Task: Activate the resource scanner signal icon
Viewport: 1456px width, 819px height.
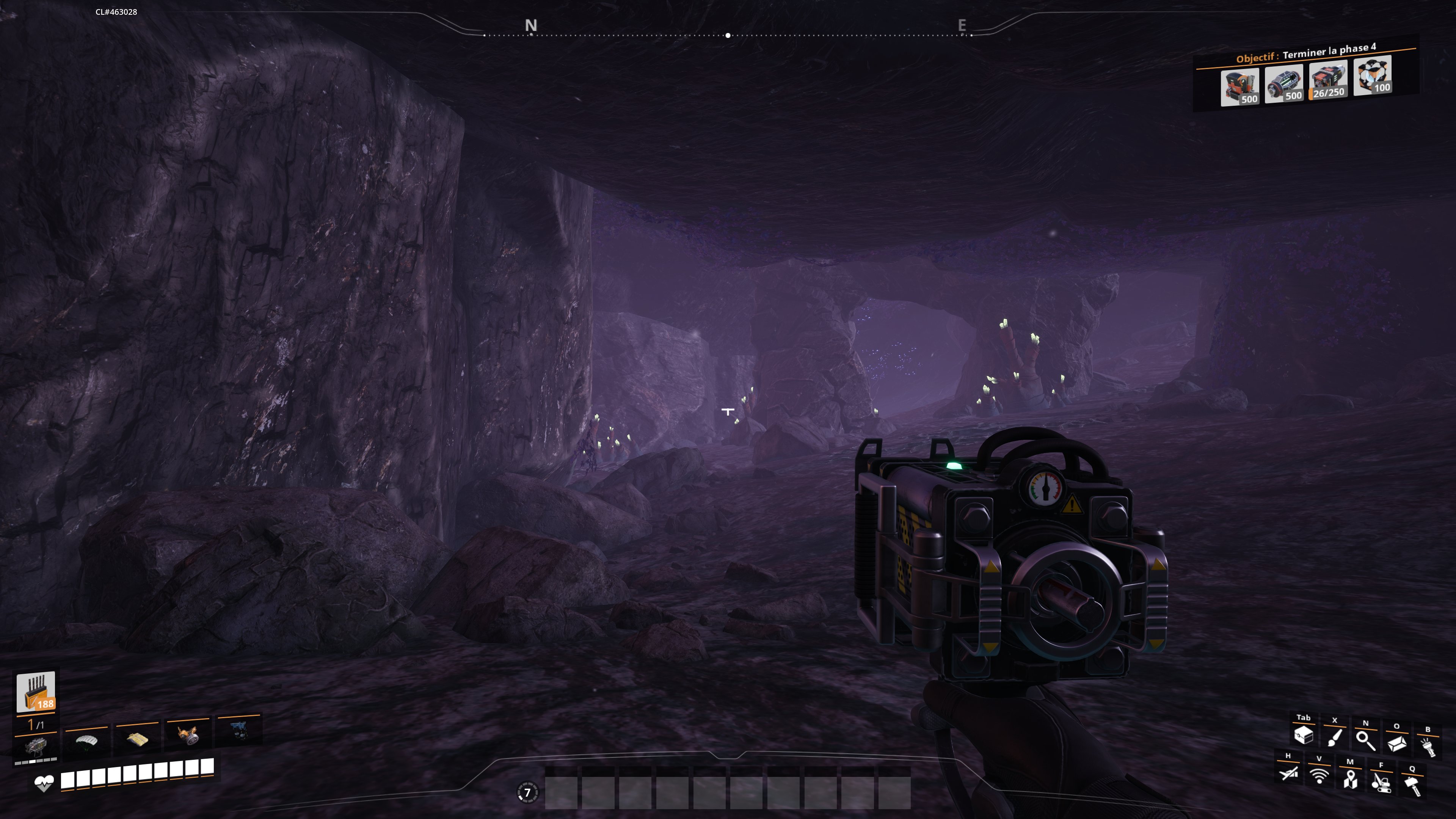Action: tap(1319, 776)
